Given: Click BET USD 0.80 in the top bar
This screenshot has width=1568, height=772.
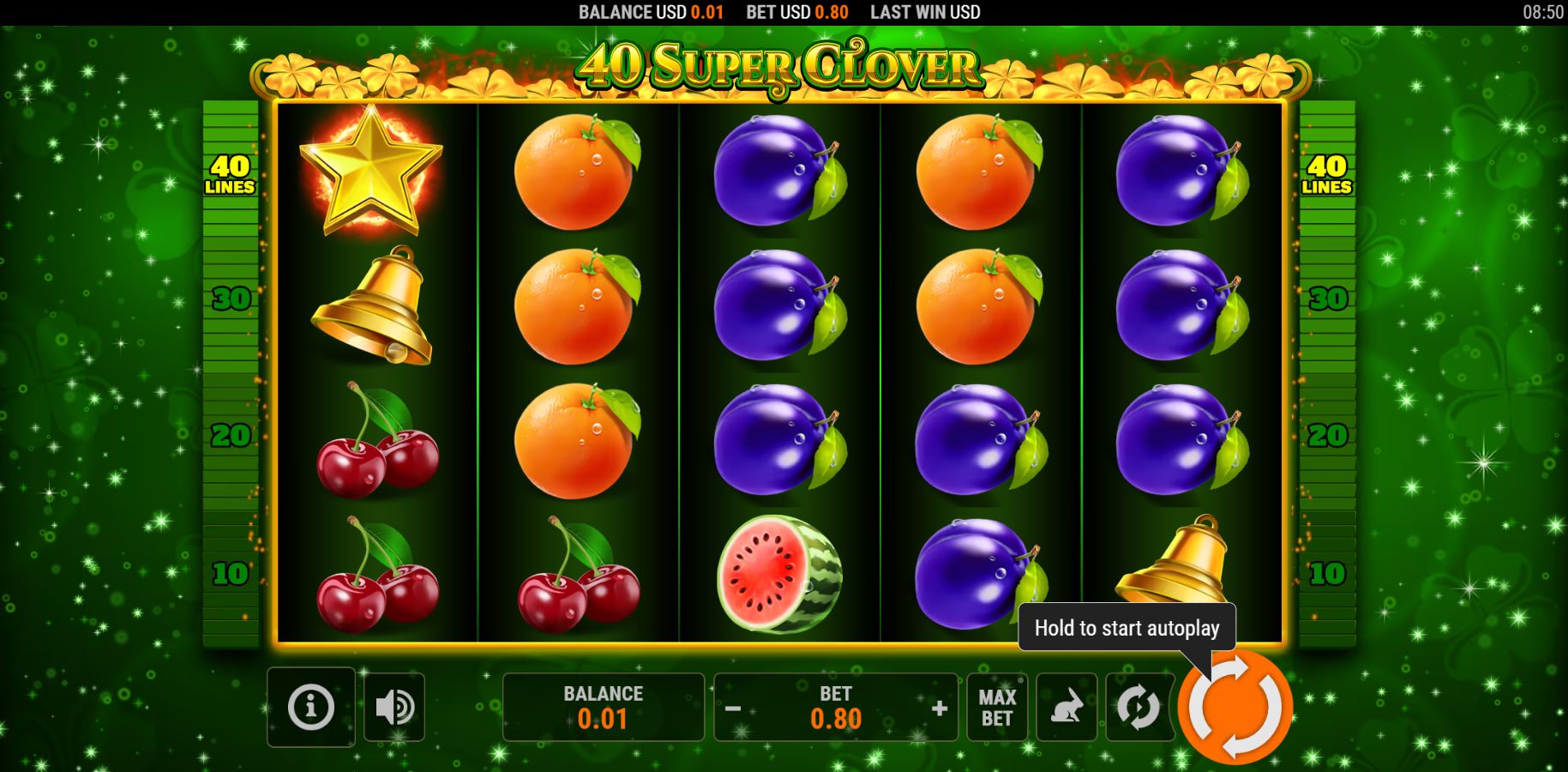Looking at the screenshot, I should 797,12.
